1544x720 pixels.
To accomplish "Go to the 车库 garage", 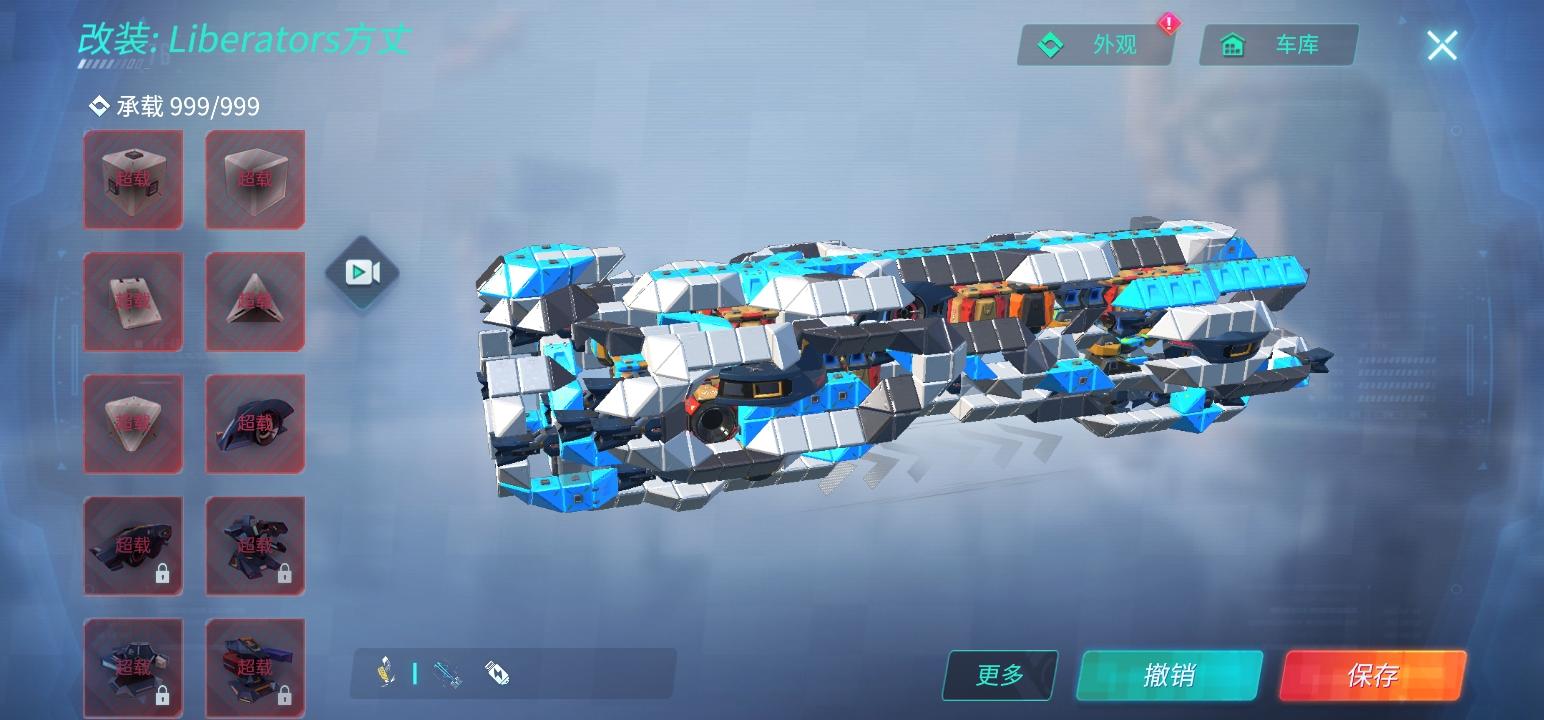I will coord(1278,45).
